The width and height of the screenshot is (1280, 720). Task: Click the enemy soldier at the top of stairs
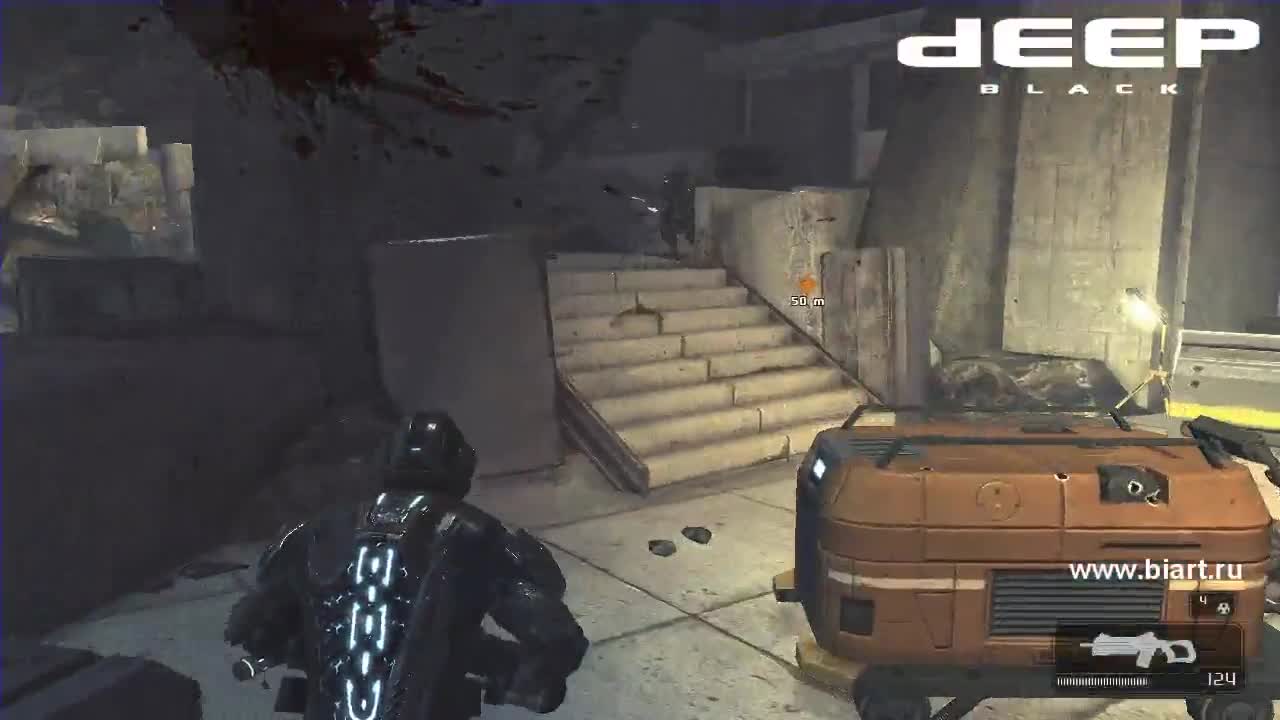click(668, 215)
